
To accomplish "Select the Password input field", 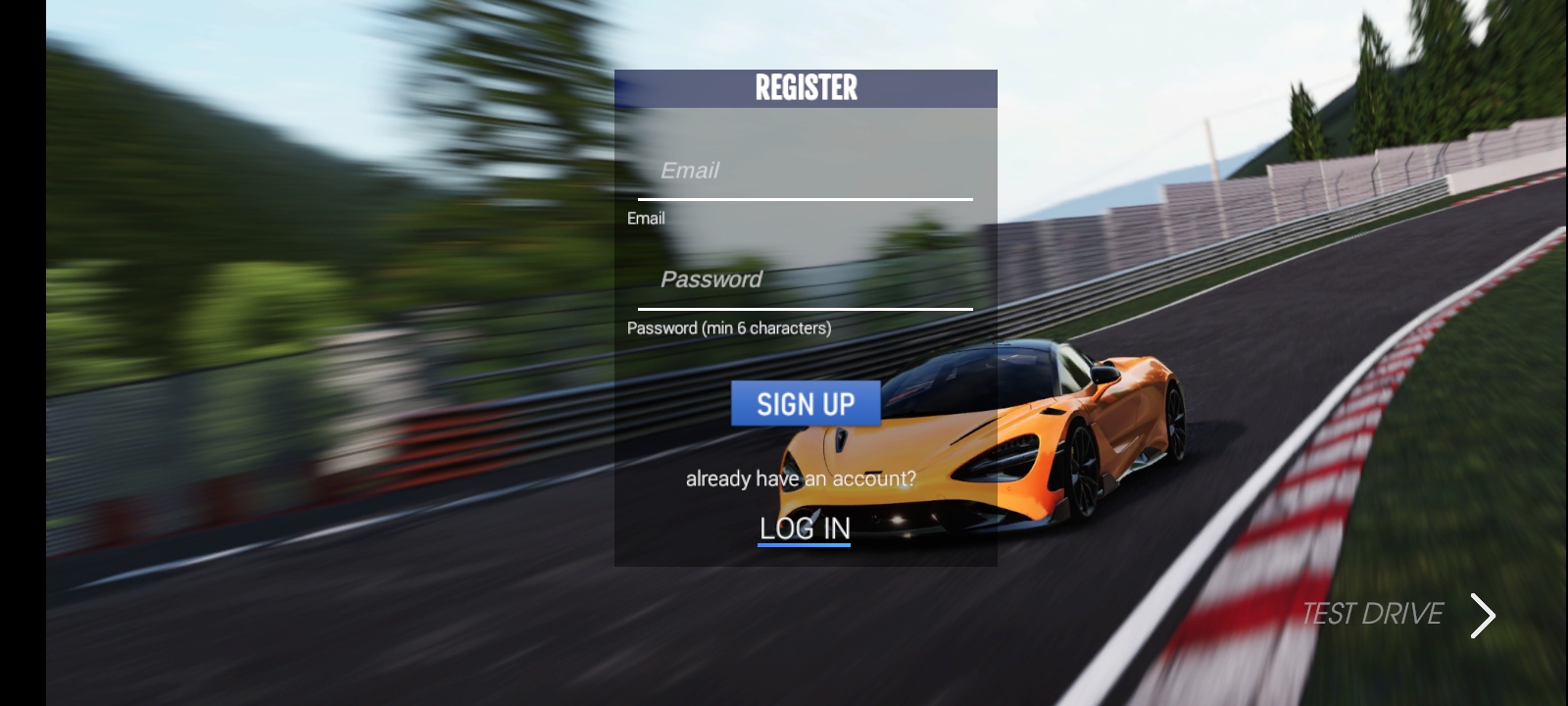I will coord(805,280).
